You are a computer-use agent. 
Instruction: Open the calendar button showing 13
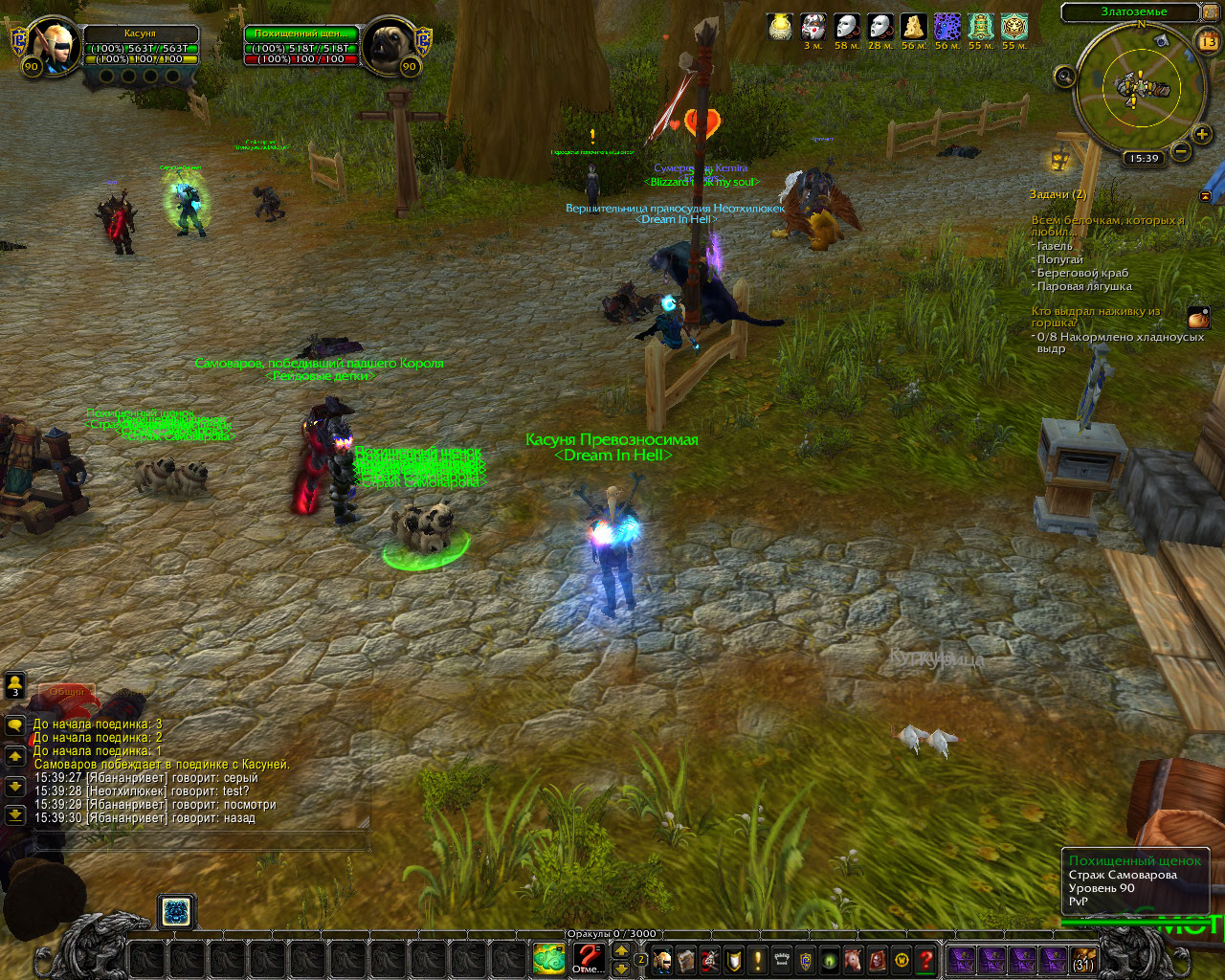point(1208,41)
